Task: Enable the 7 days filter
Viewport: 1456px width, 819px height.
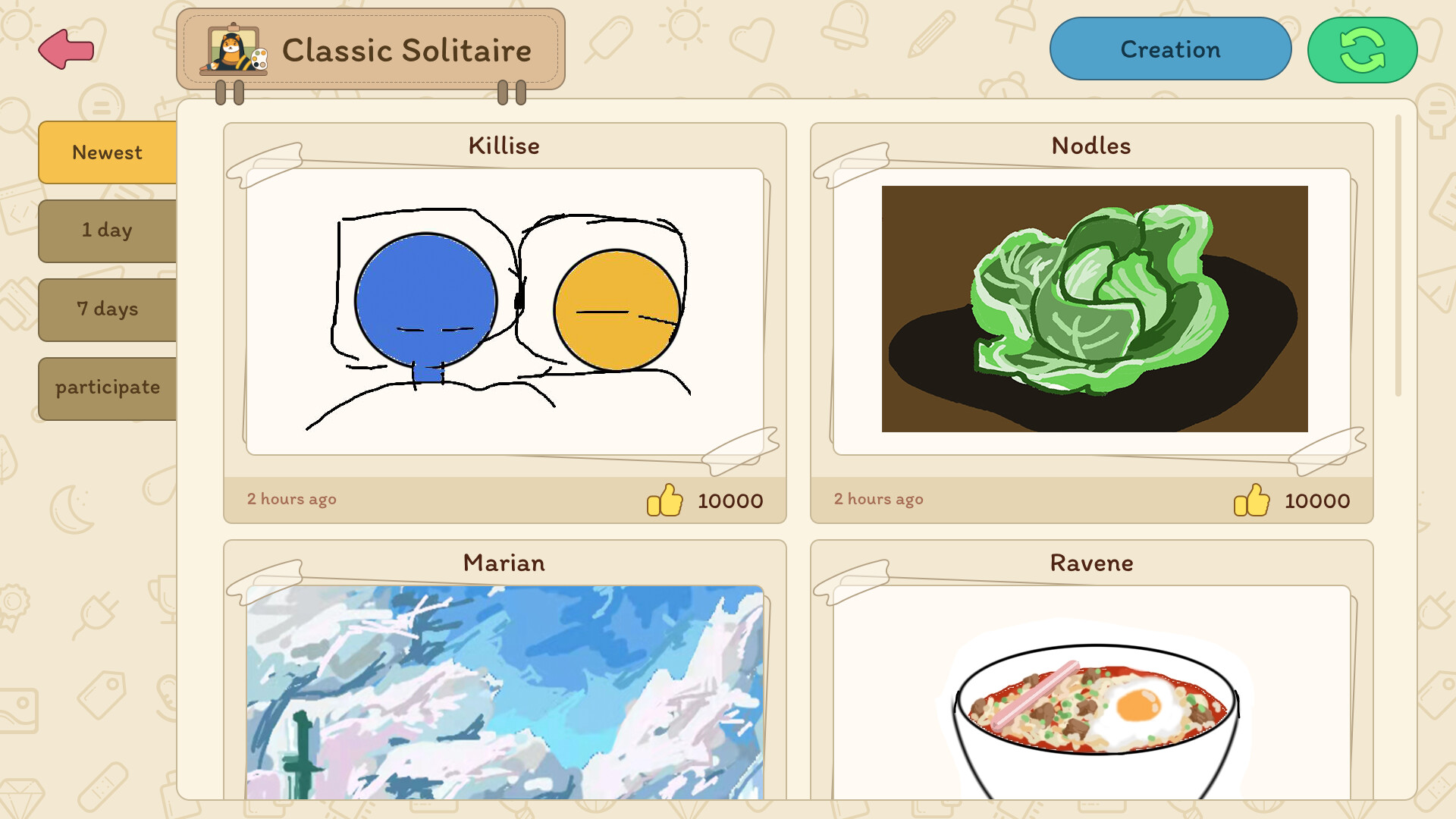Action: click(x=107, y=309)
